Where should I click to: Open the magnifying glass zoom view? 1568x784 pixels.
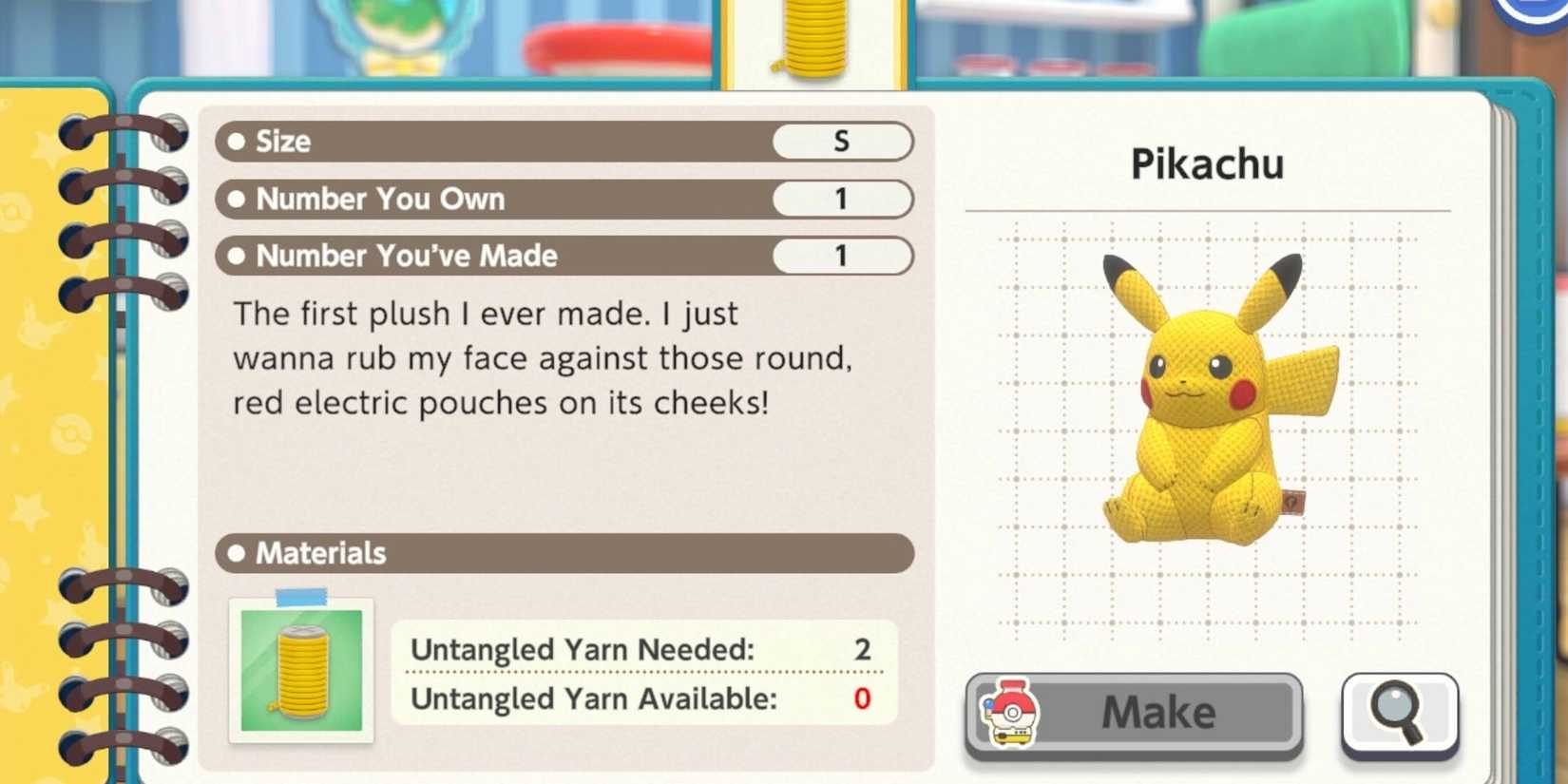point(1399,714)
